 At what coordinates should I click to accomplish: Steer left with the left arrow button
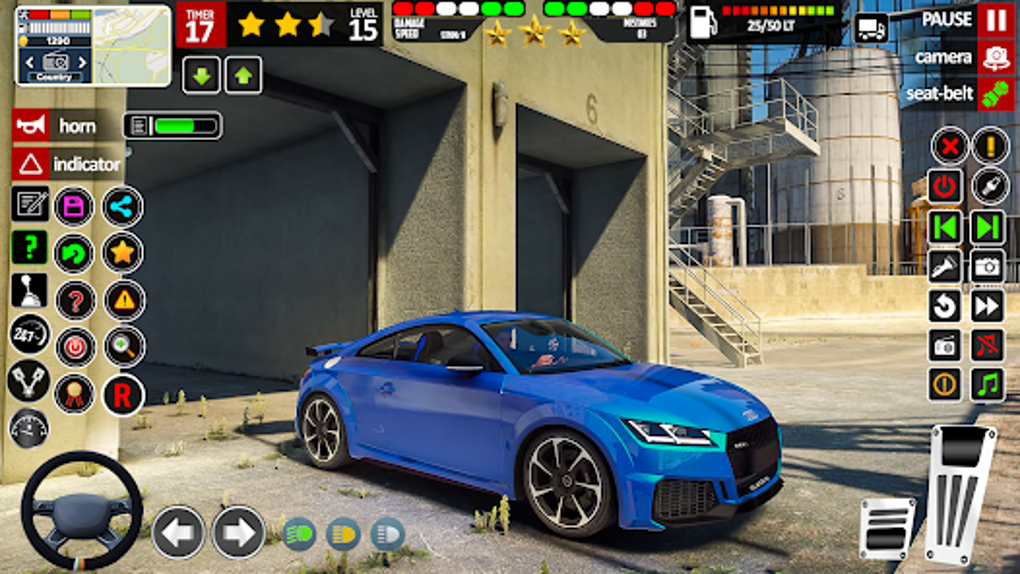tap(178, 532)
